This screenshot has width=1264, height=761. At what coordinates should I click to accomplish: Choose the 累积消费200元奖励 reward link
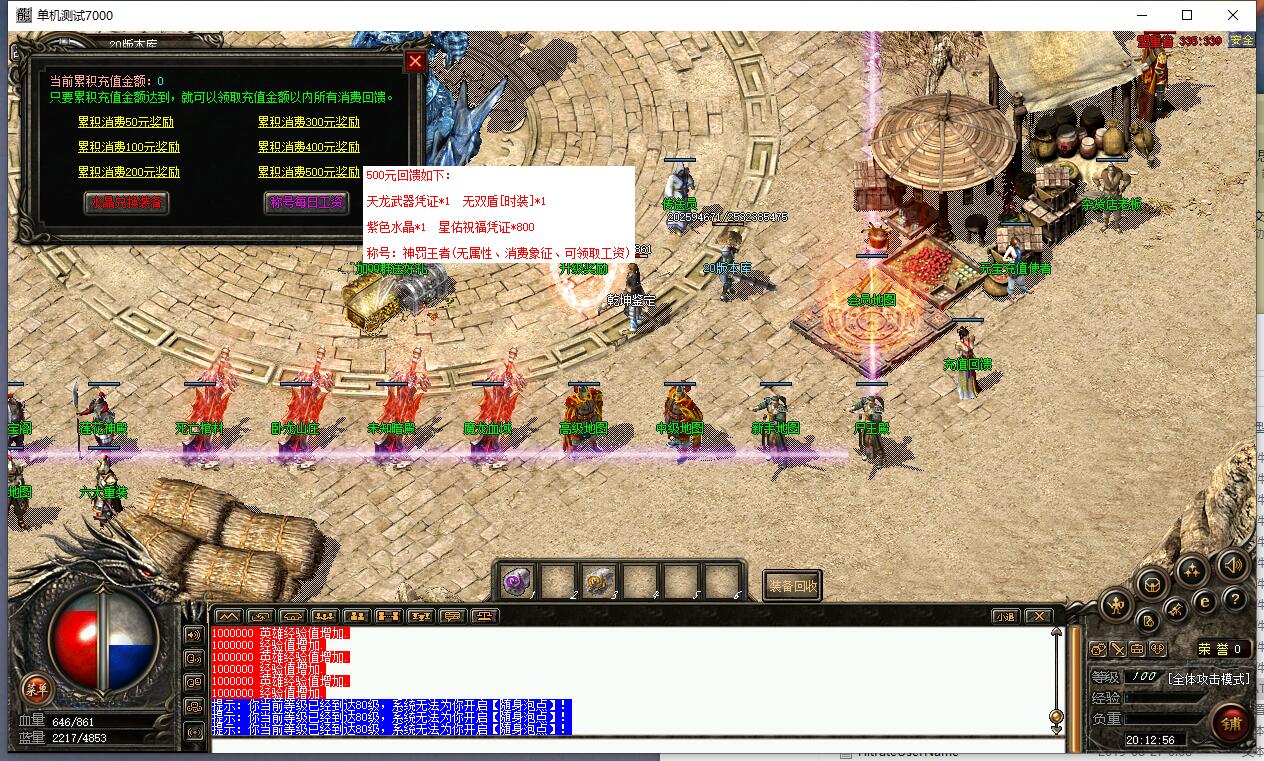coord(128,172)
